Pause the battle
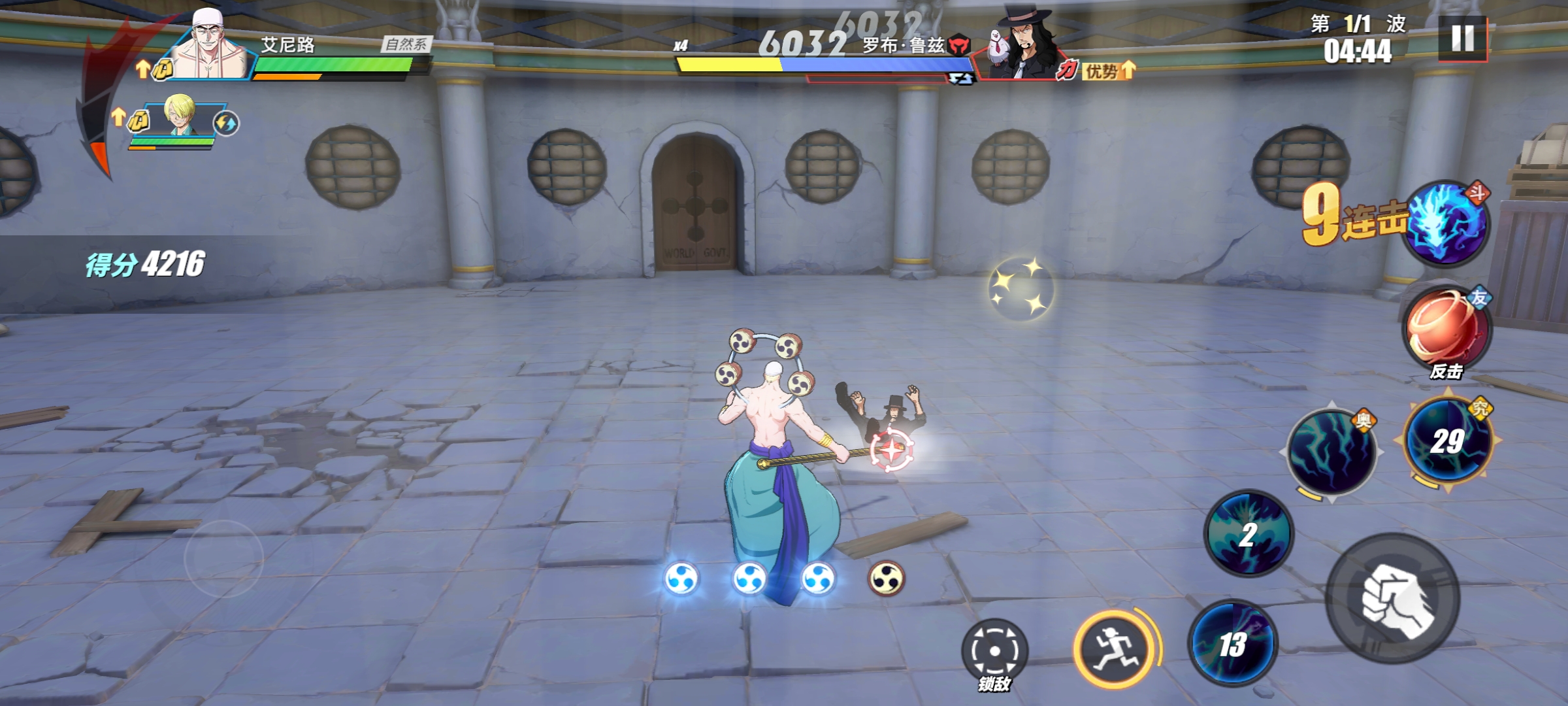The image size is (1568, 706). (1462, 39)
